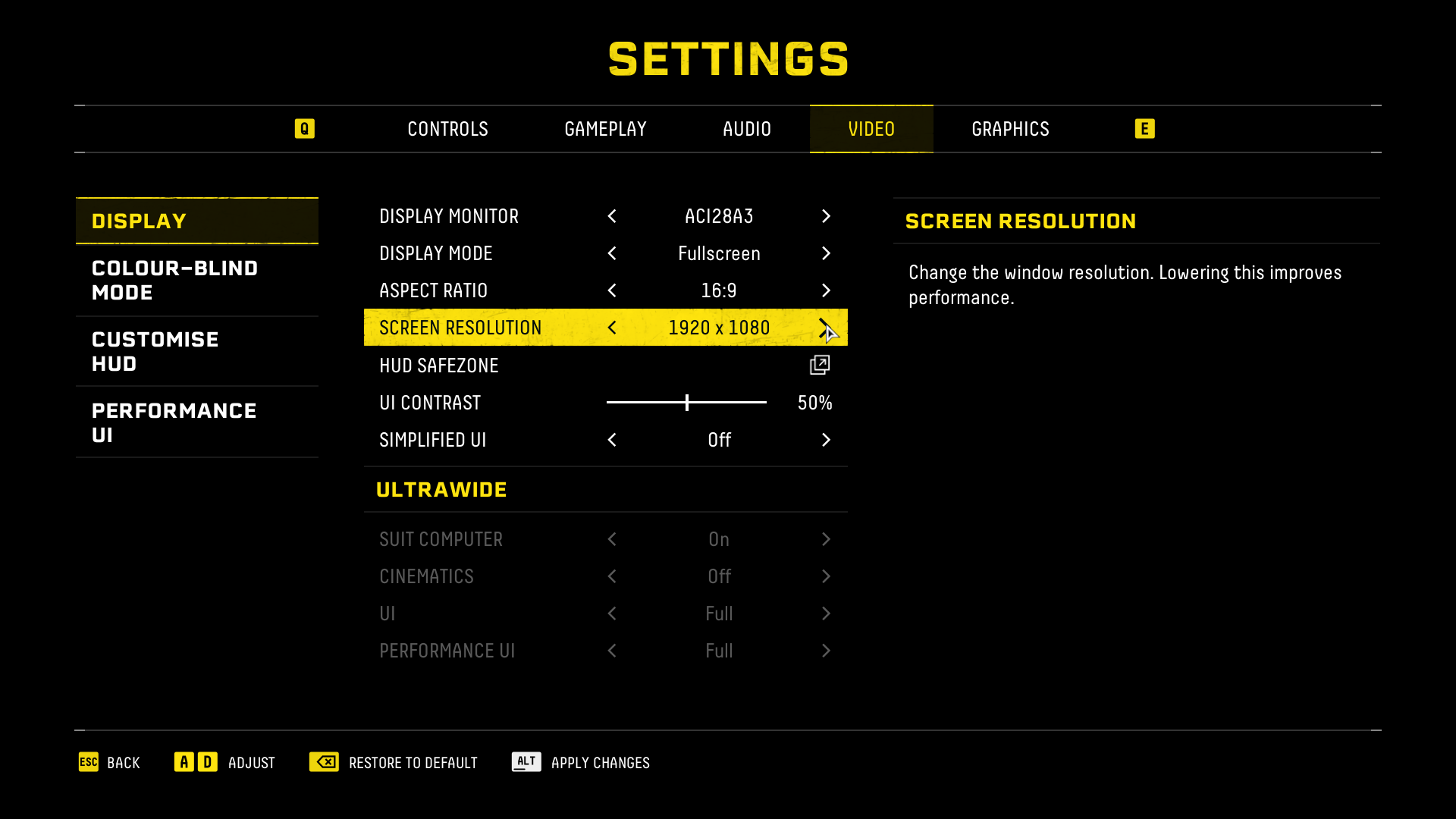Click left arrow for Simplified UI
The height and width of the screenshot is (819, 1456).
[x=612, y=441]
